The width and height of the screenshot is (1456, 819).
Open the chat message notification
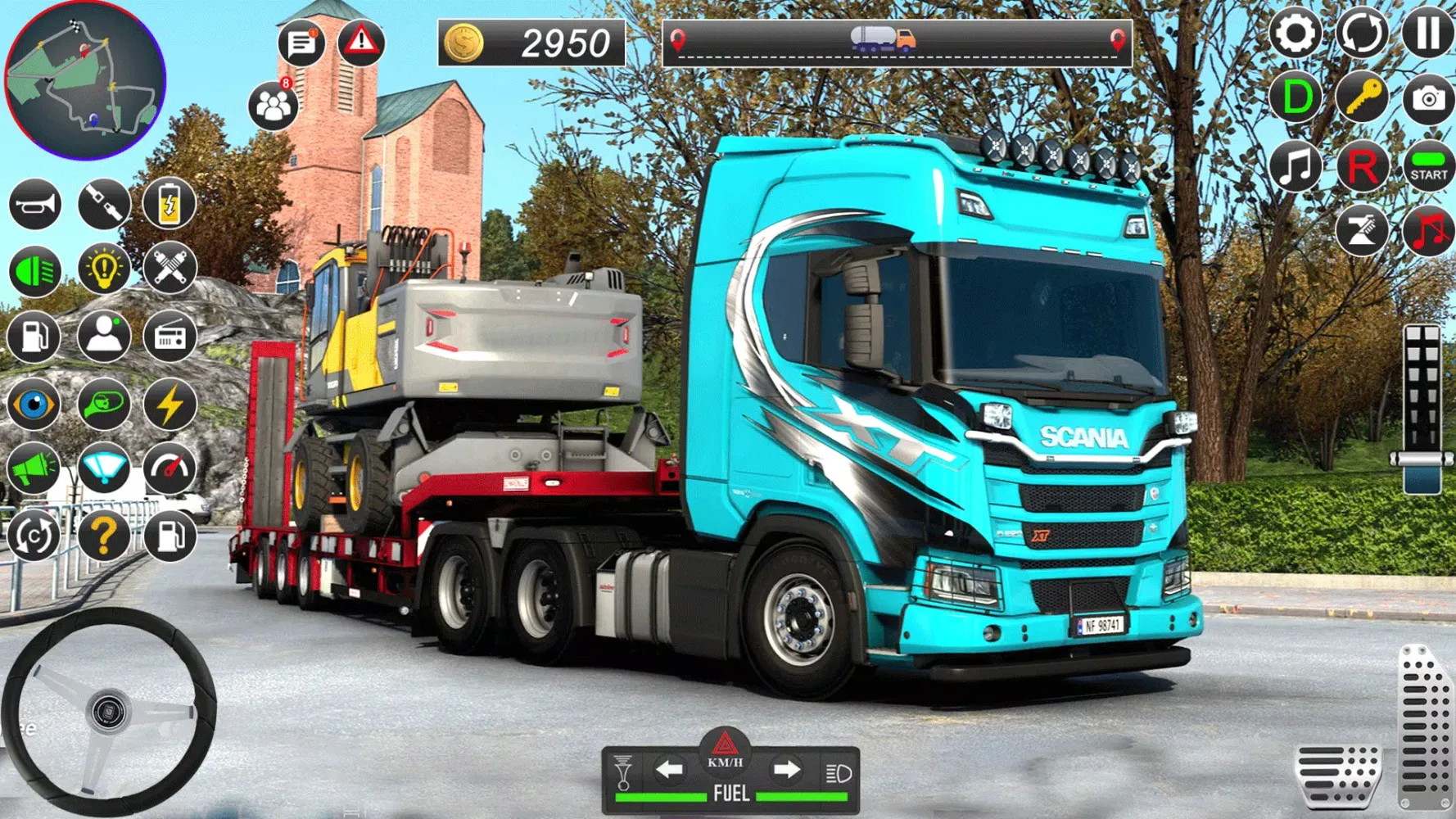coord(301,43)
